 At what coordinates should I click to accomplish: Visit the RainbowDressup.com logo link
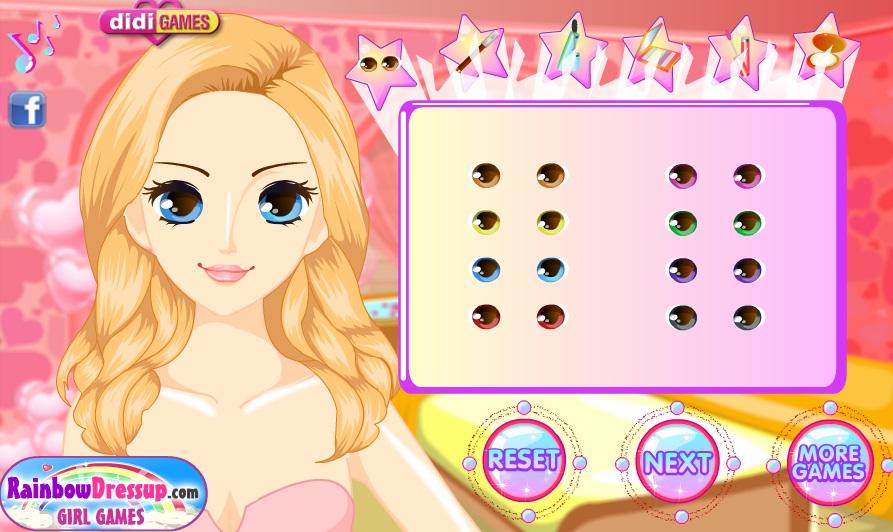tap(103, 494)
